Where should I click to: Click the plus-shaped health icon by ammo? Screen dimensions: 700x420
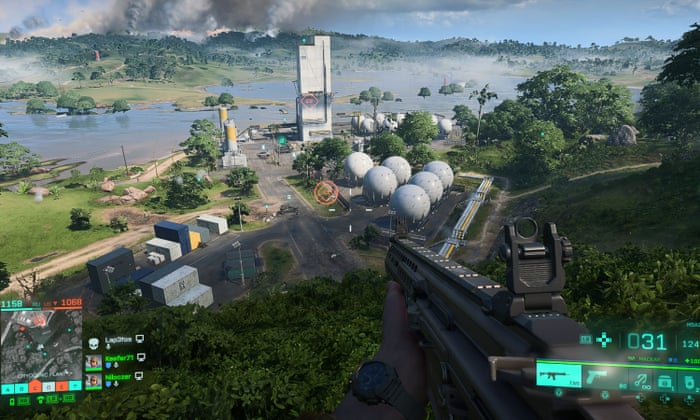click(604, 340)
